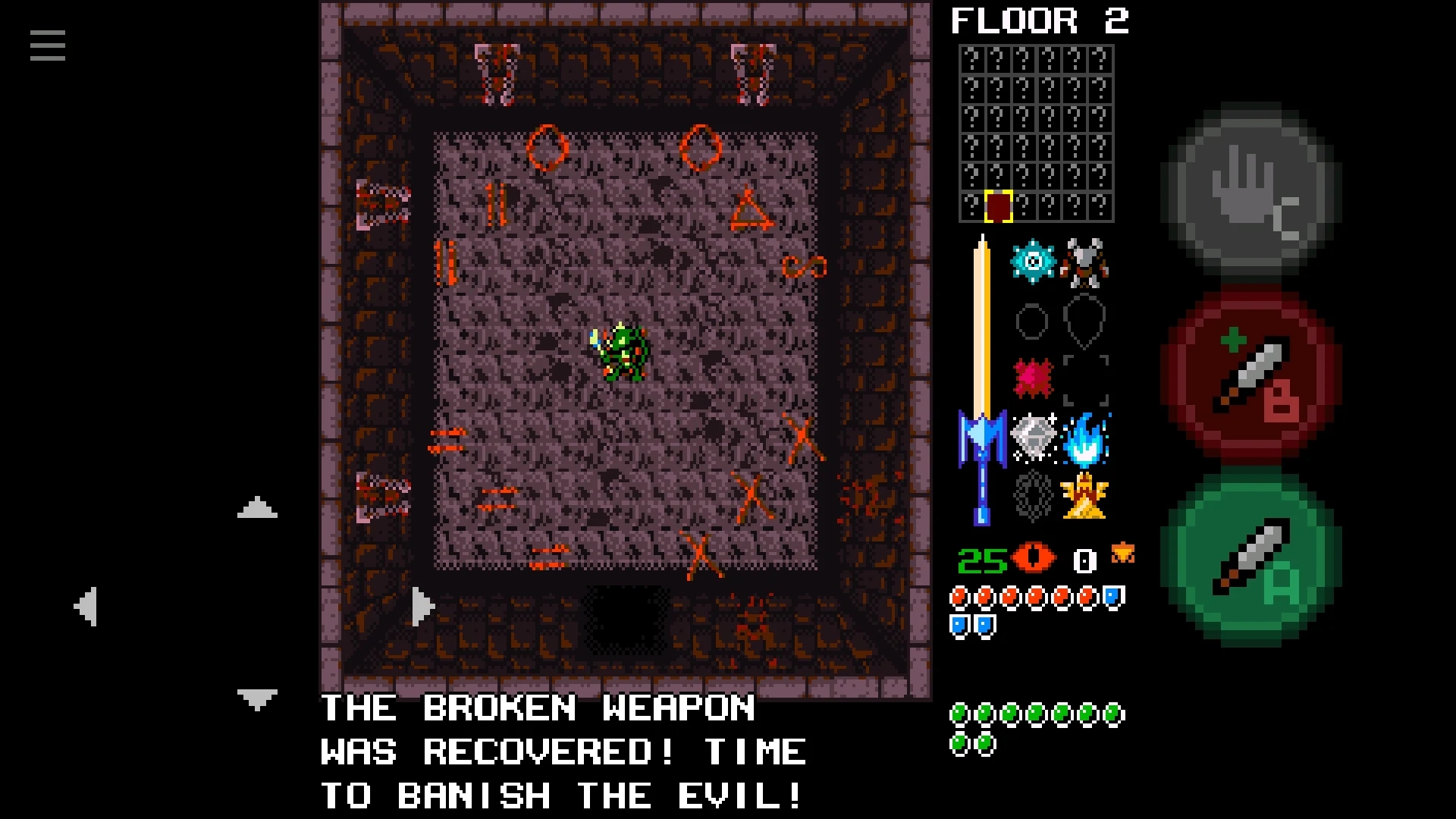Tap the left arrow on the d-pad
This screenshot has width=1456, height=819.
click(x=86, y=606)
